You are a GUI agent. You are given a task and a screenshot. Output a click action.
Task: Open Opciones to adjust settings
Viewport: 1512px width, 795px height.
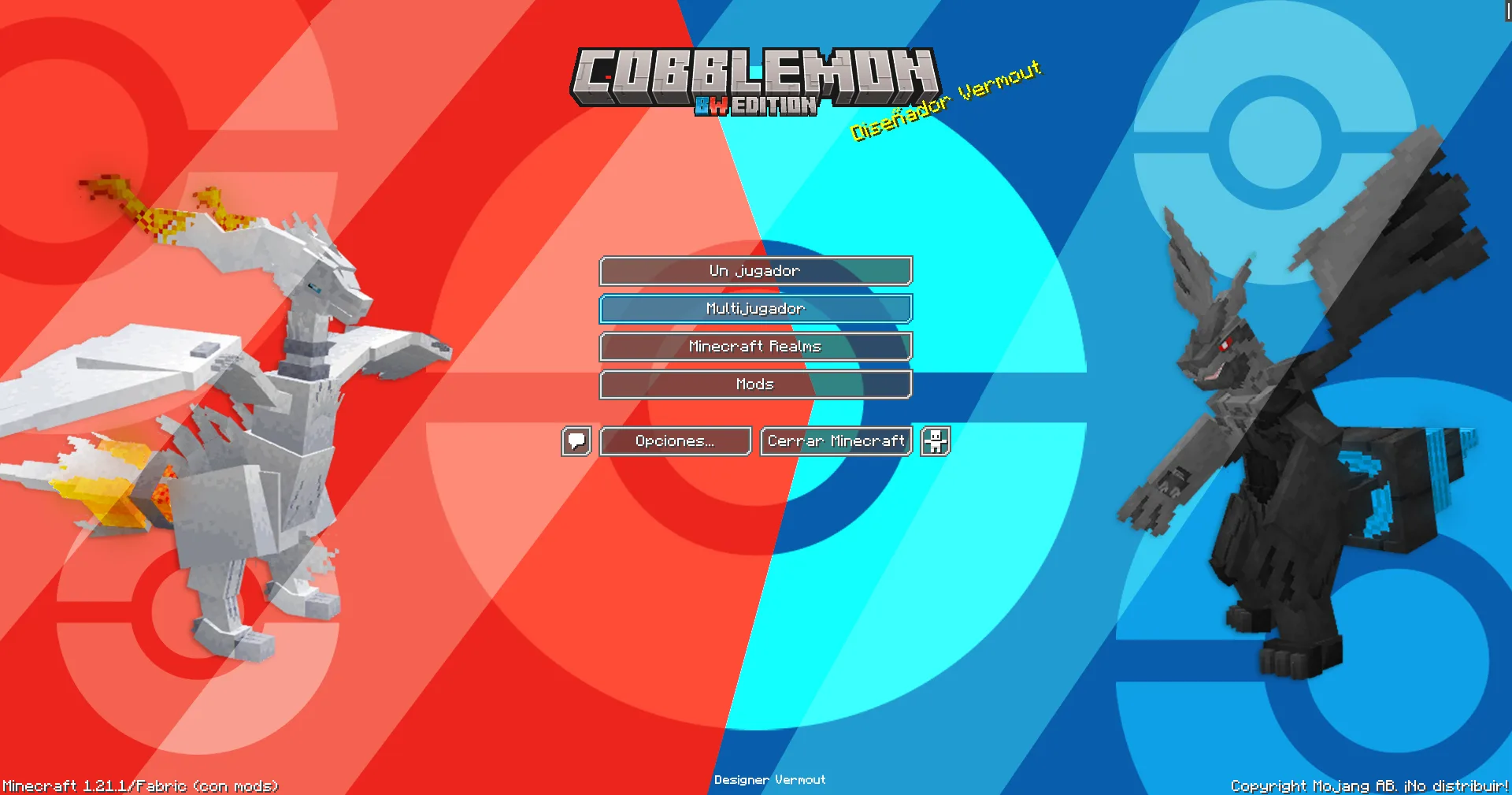pos(675,441)
